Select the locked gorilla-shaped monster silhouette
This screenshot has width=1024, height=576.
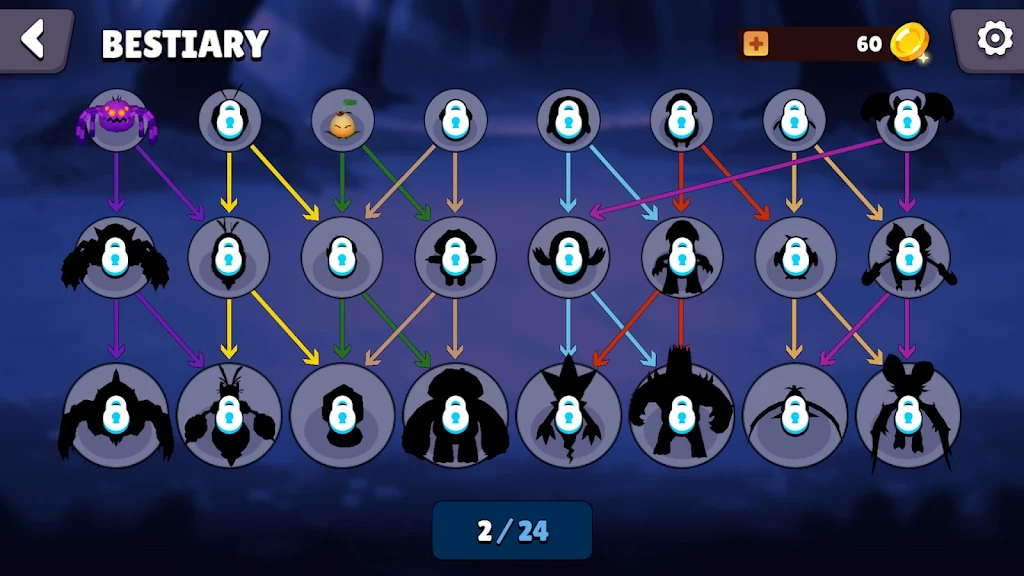[x=455, y=414]
